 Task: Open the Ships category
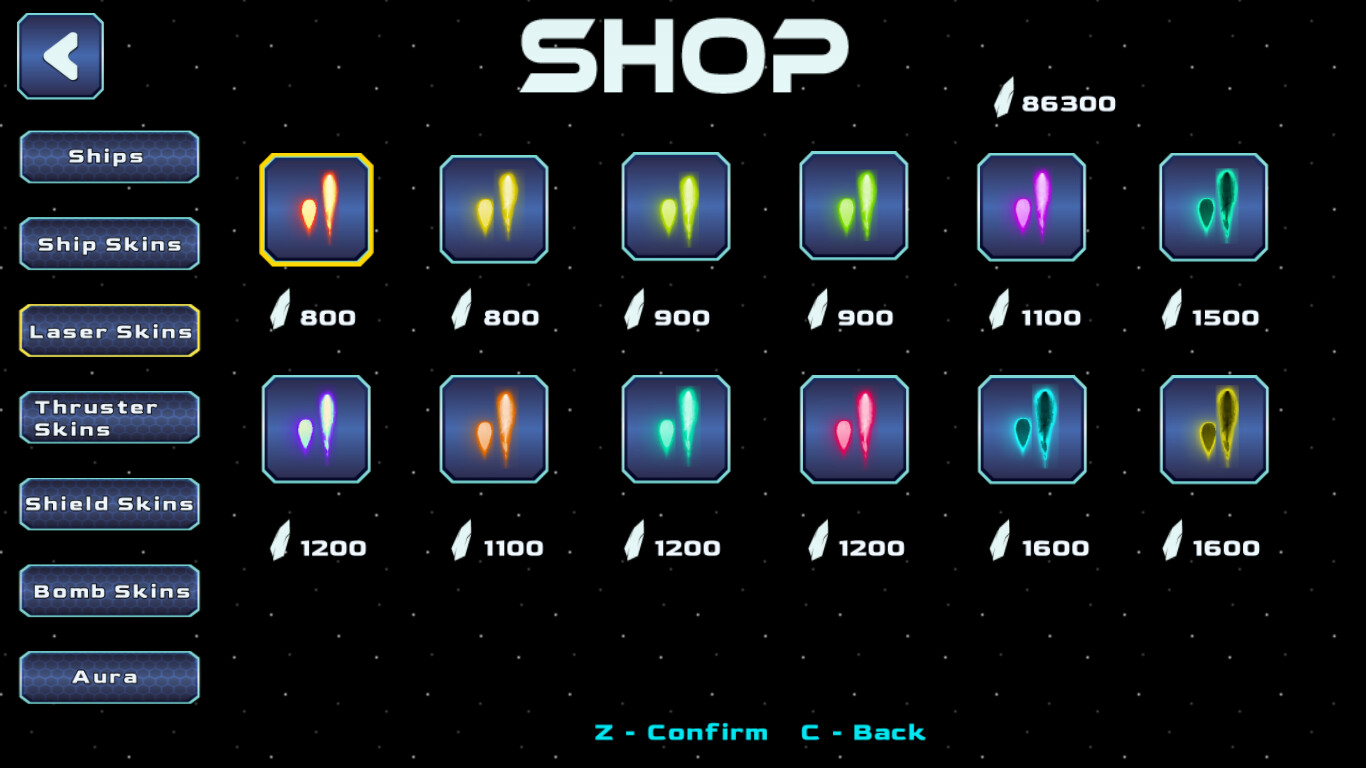pos(109,156)
